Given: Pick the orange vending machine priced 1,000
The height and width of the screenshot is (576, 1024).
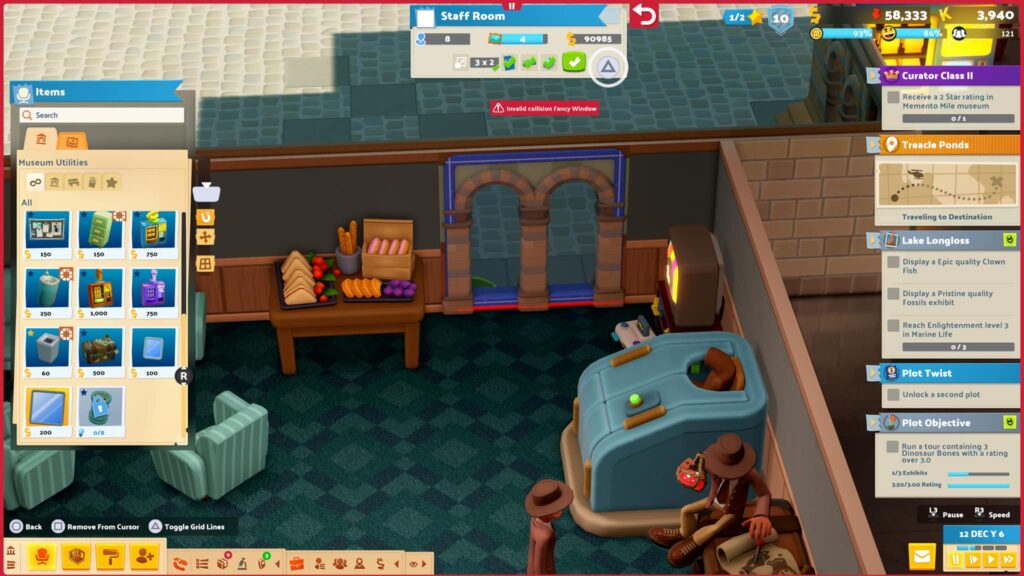Looking at the screenshot, I should [100, 289].
